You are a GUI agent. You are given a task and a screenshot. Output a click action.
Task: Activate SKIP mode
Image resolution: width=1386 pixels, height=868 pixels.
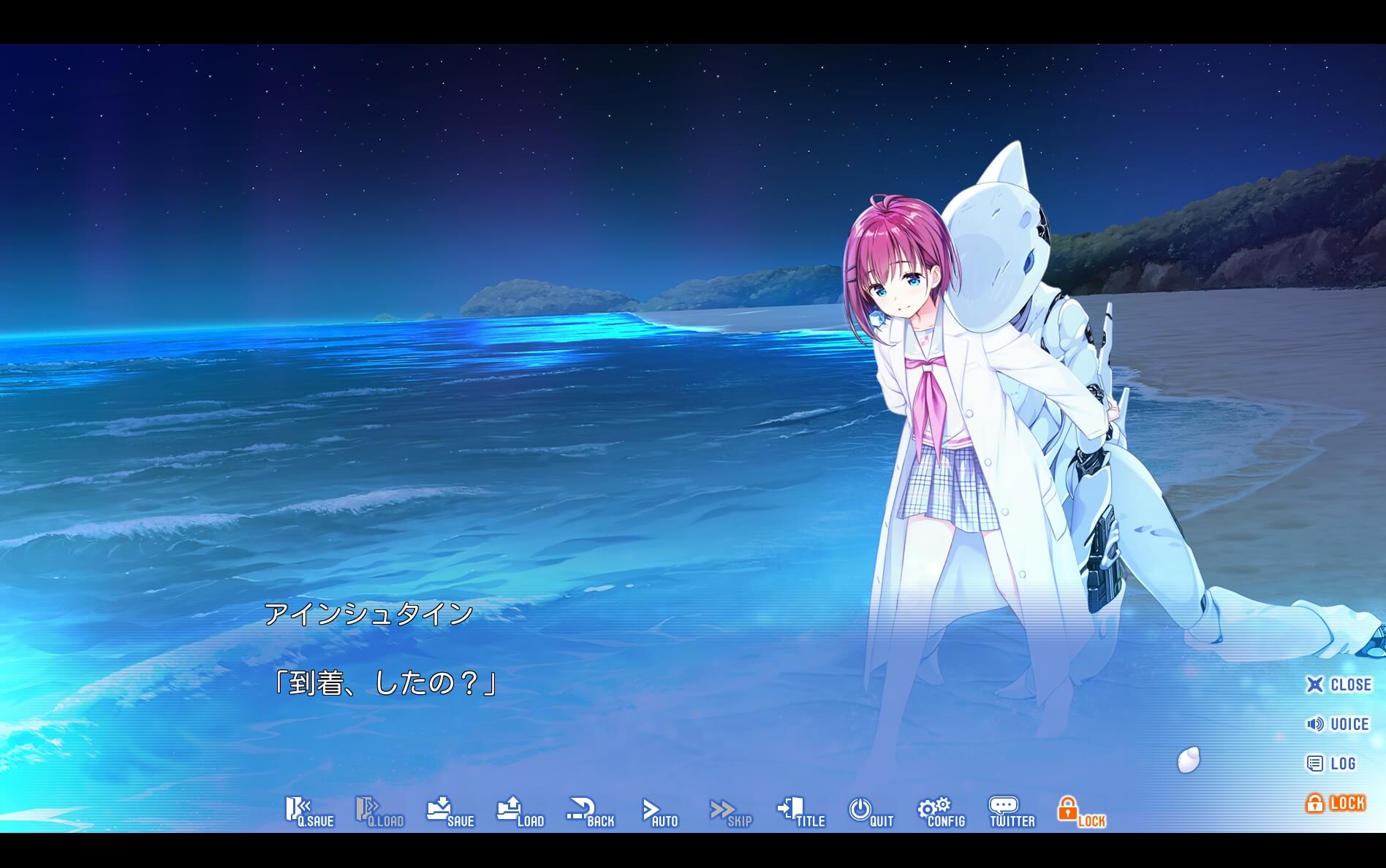[729, 812]
